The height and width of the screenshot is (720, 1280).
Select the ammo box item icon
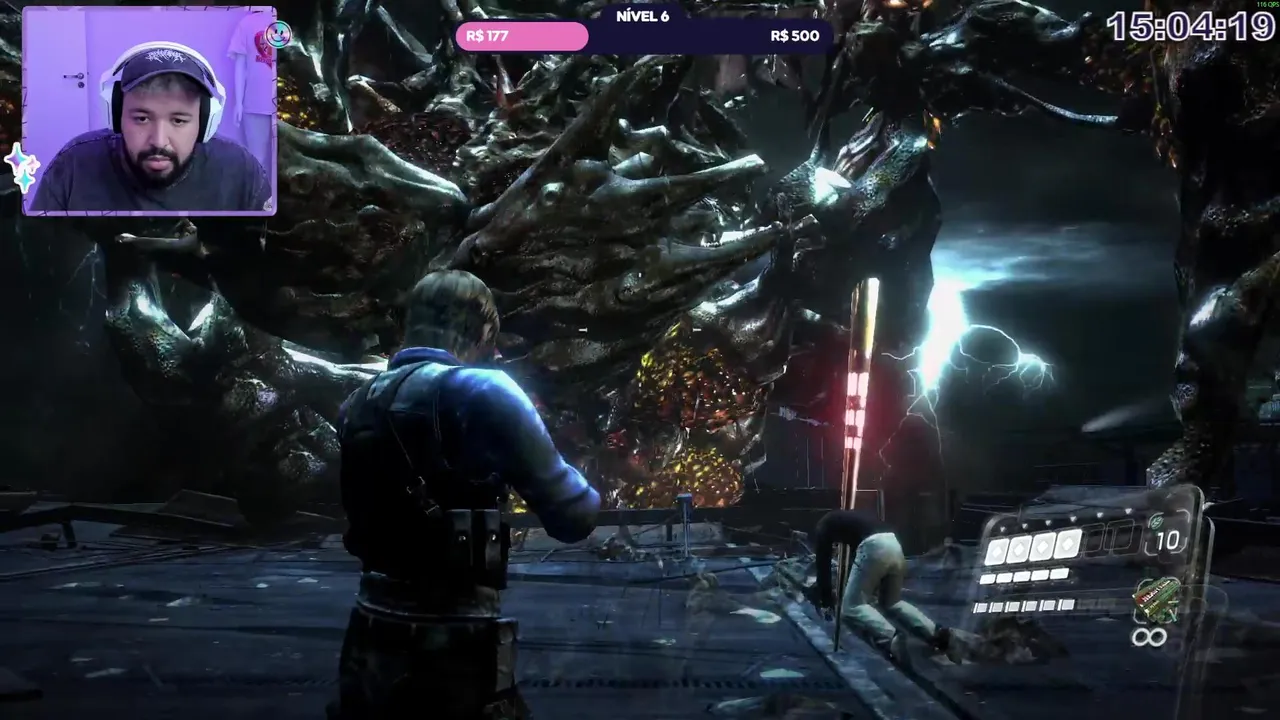pos(1156,598)
